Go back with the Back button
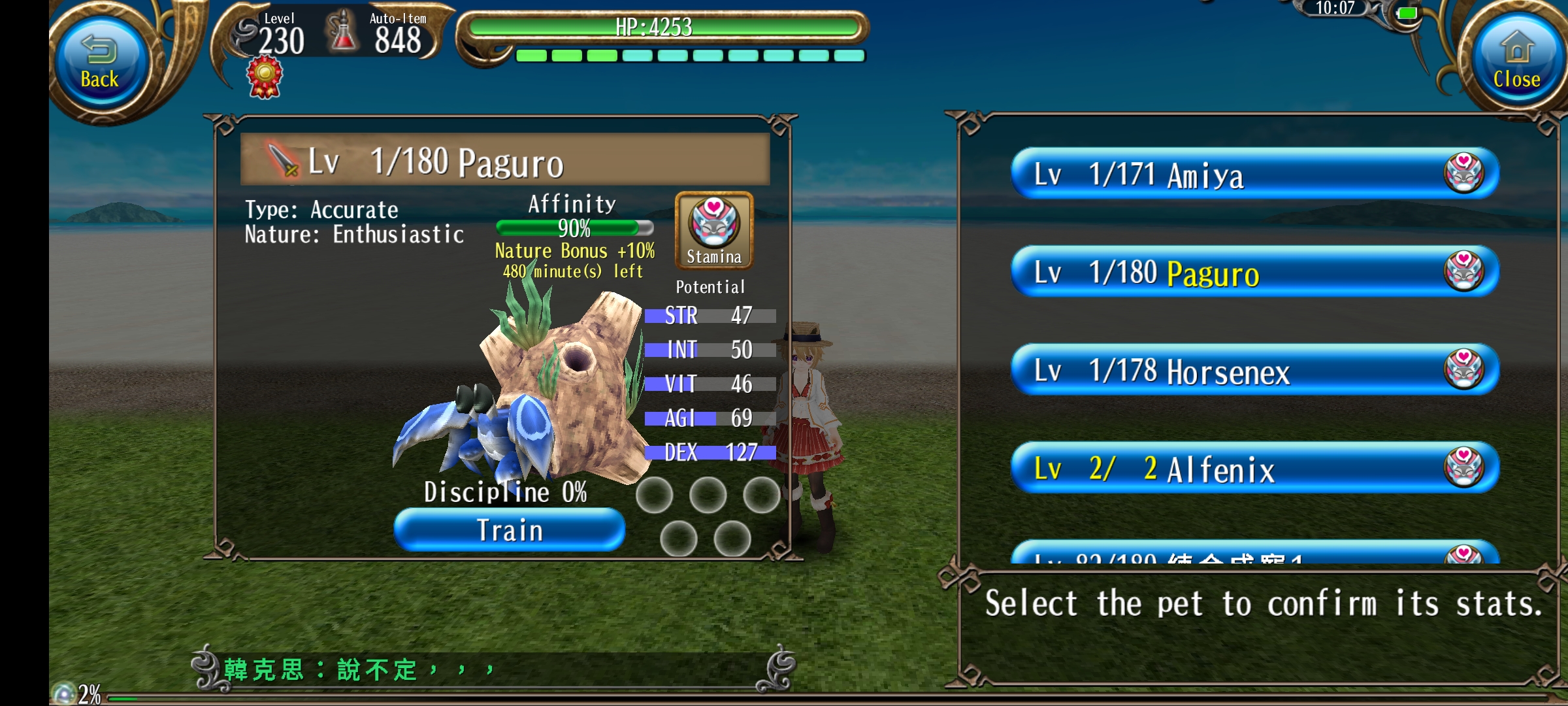1568x706 pixels. tap(99, 62)
